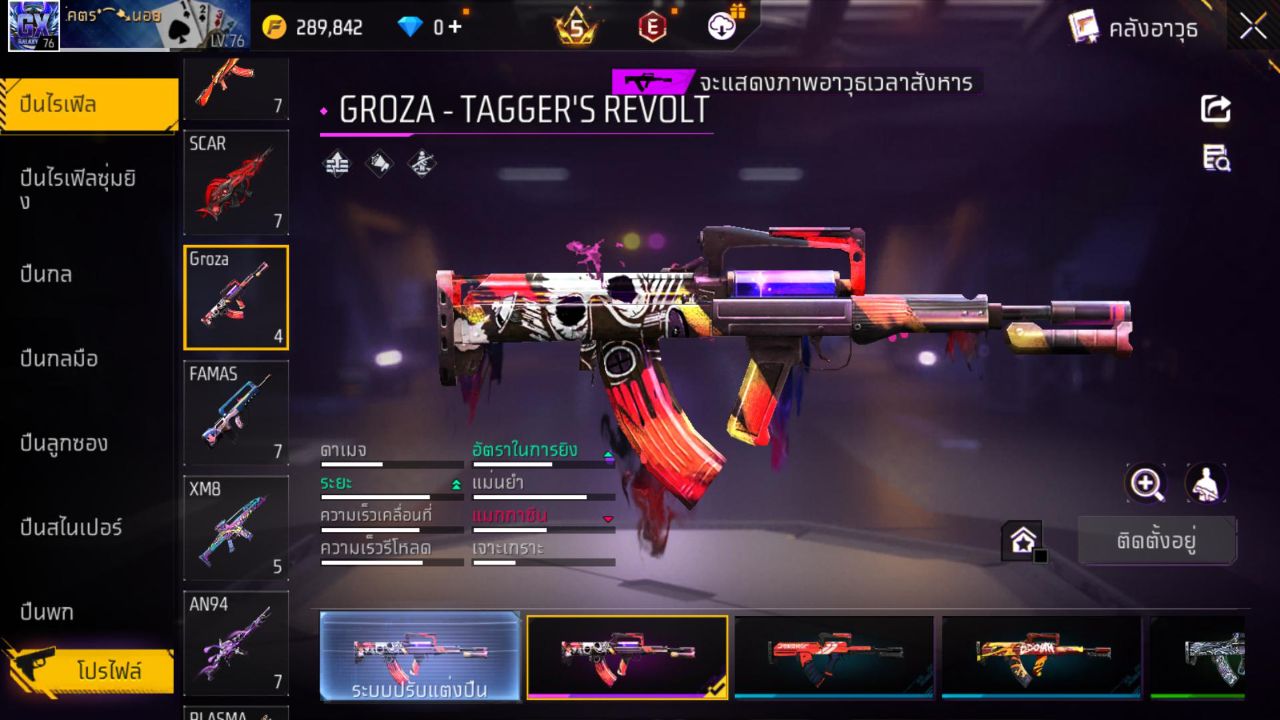Click the megaphone attribute icon
The image size is (1280, 720).
(379, 165)
